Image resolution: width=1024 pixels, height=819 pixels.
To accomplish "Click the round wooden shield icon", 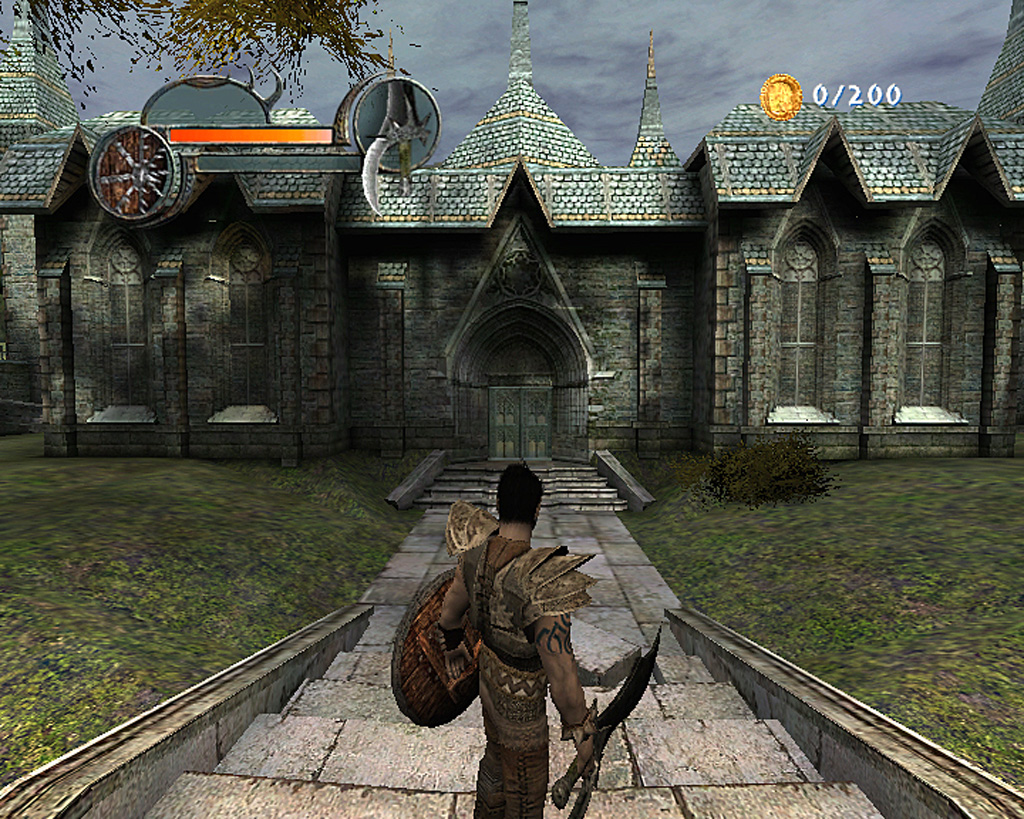I will [x=133, y=171].
